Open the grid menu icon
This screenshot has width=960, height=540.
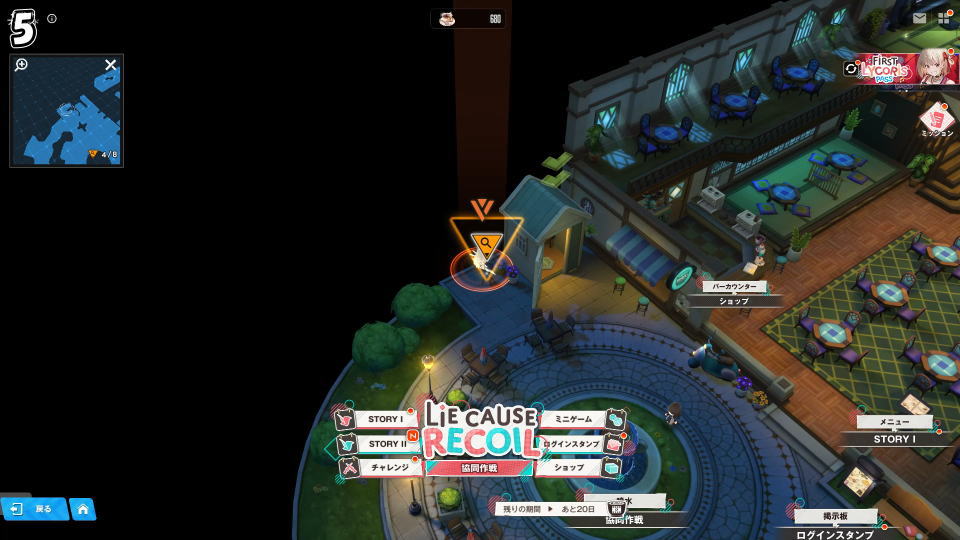coord(944,18)
